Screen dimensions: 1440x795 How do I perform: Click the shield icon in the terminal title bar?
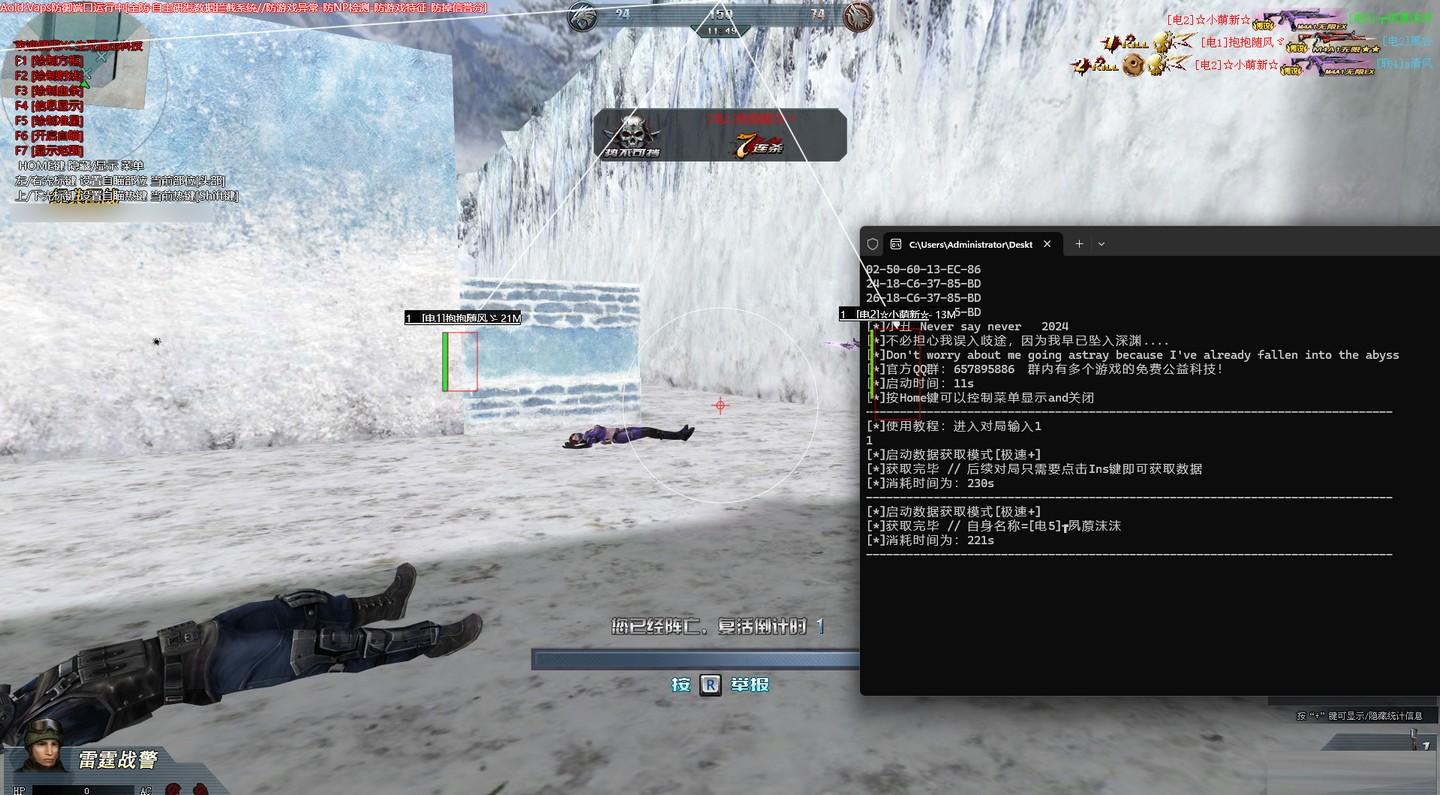coord(872,243)
